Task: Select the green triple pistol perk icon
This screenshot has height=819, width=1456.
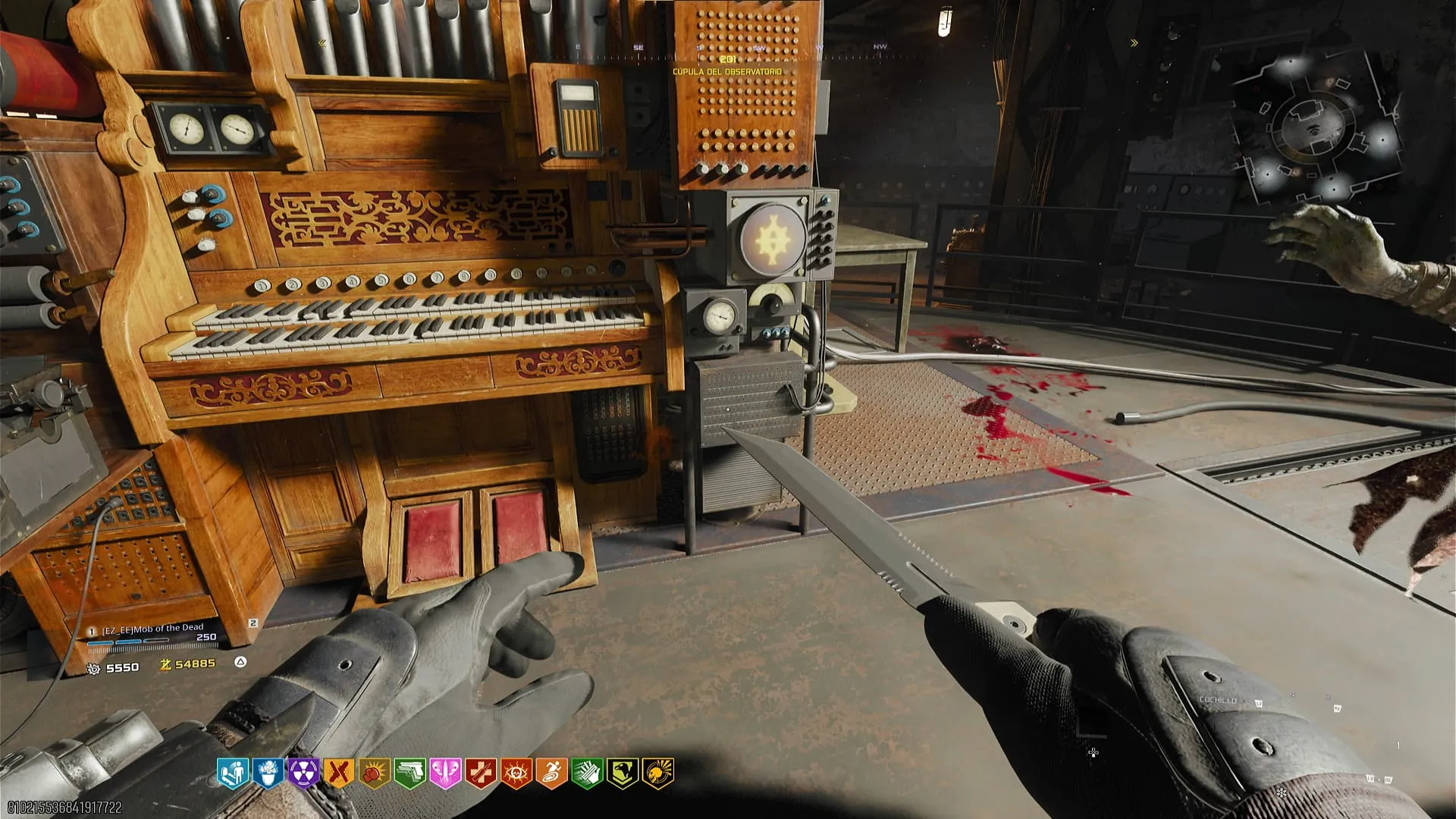Action: tap(409, 773)
